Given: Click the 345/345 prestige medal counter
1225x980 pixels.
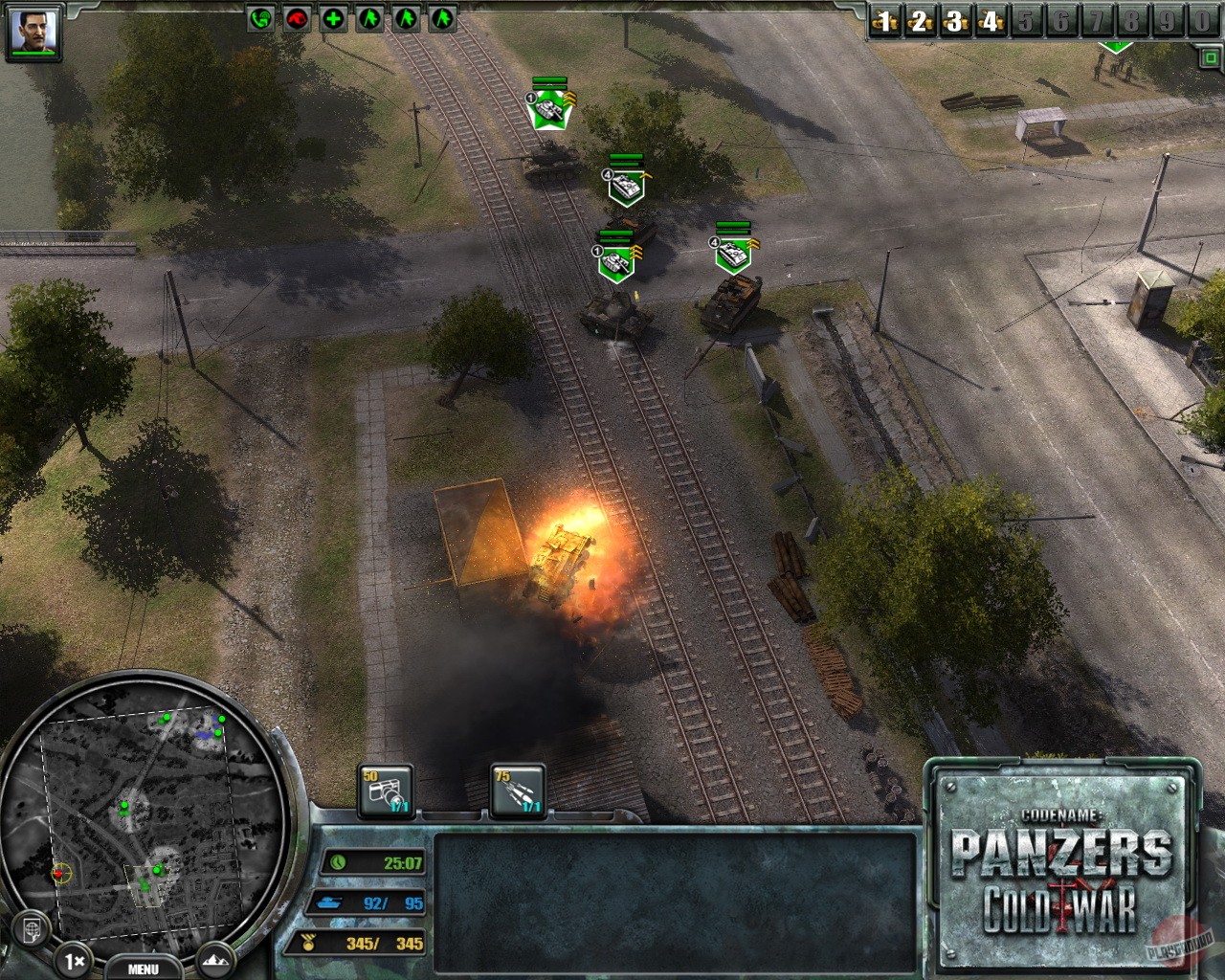Looking at the screenshot, I should tap(364, 941).
